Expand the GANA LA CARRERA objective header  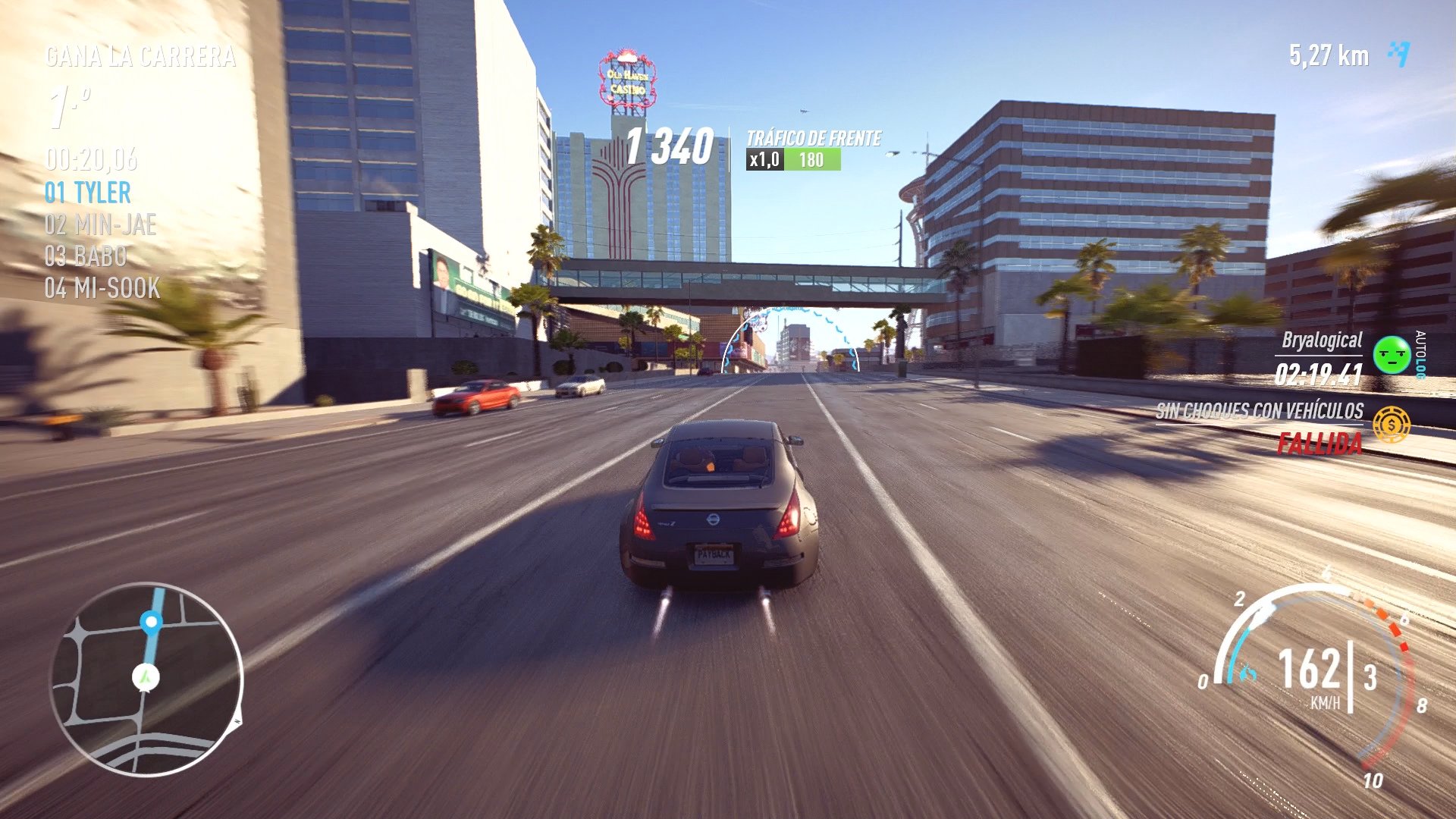140,55
